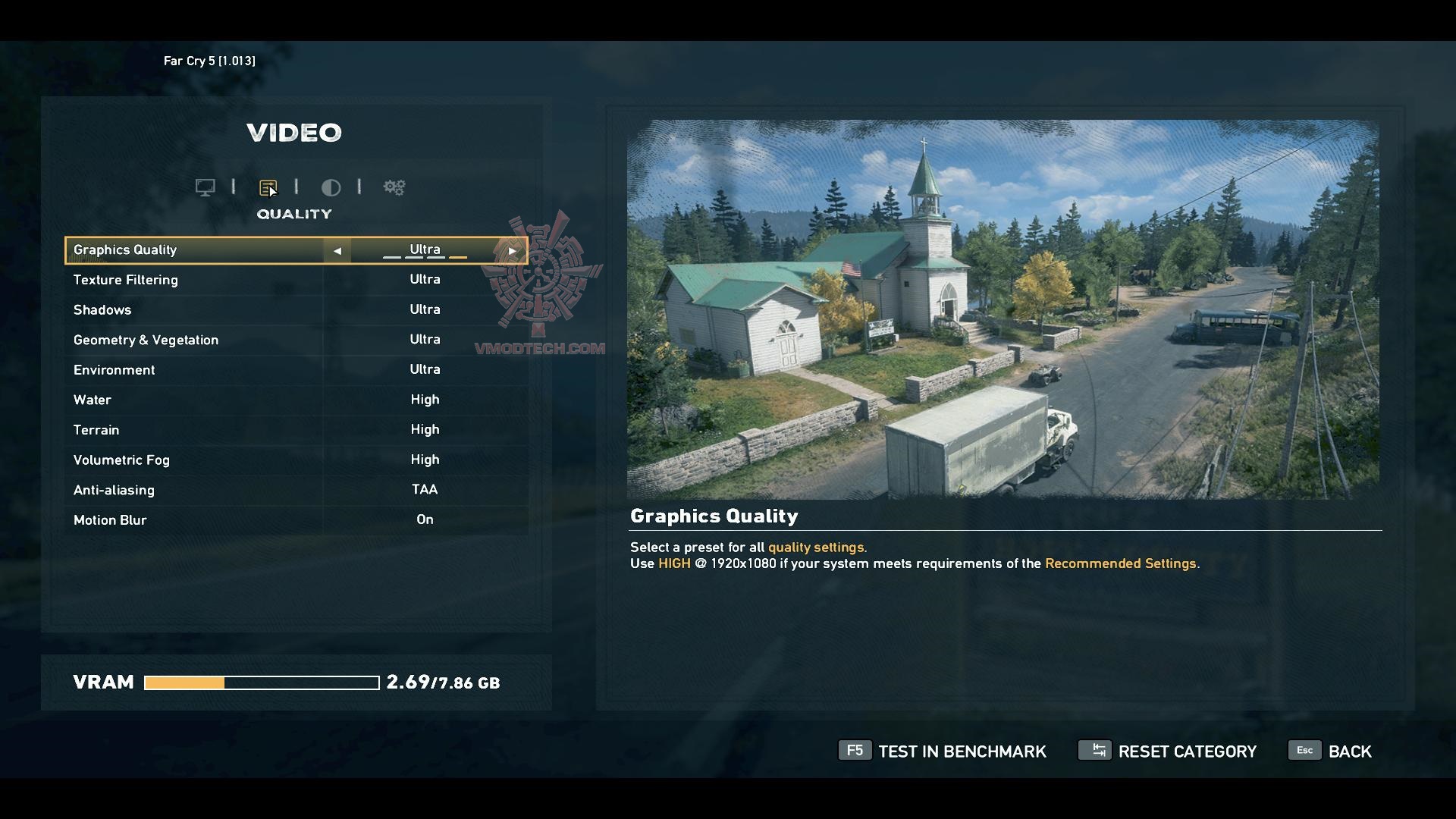Pick the Water quality setting

pos(296,400)
